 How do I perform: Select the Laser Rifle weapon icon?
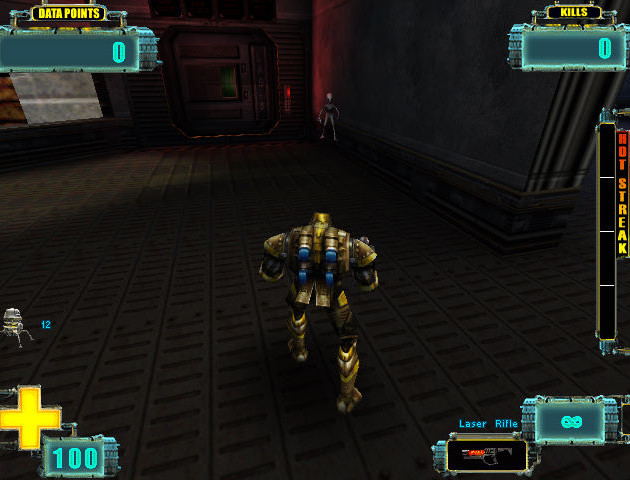486,455
